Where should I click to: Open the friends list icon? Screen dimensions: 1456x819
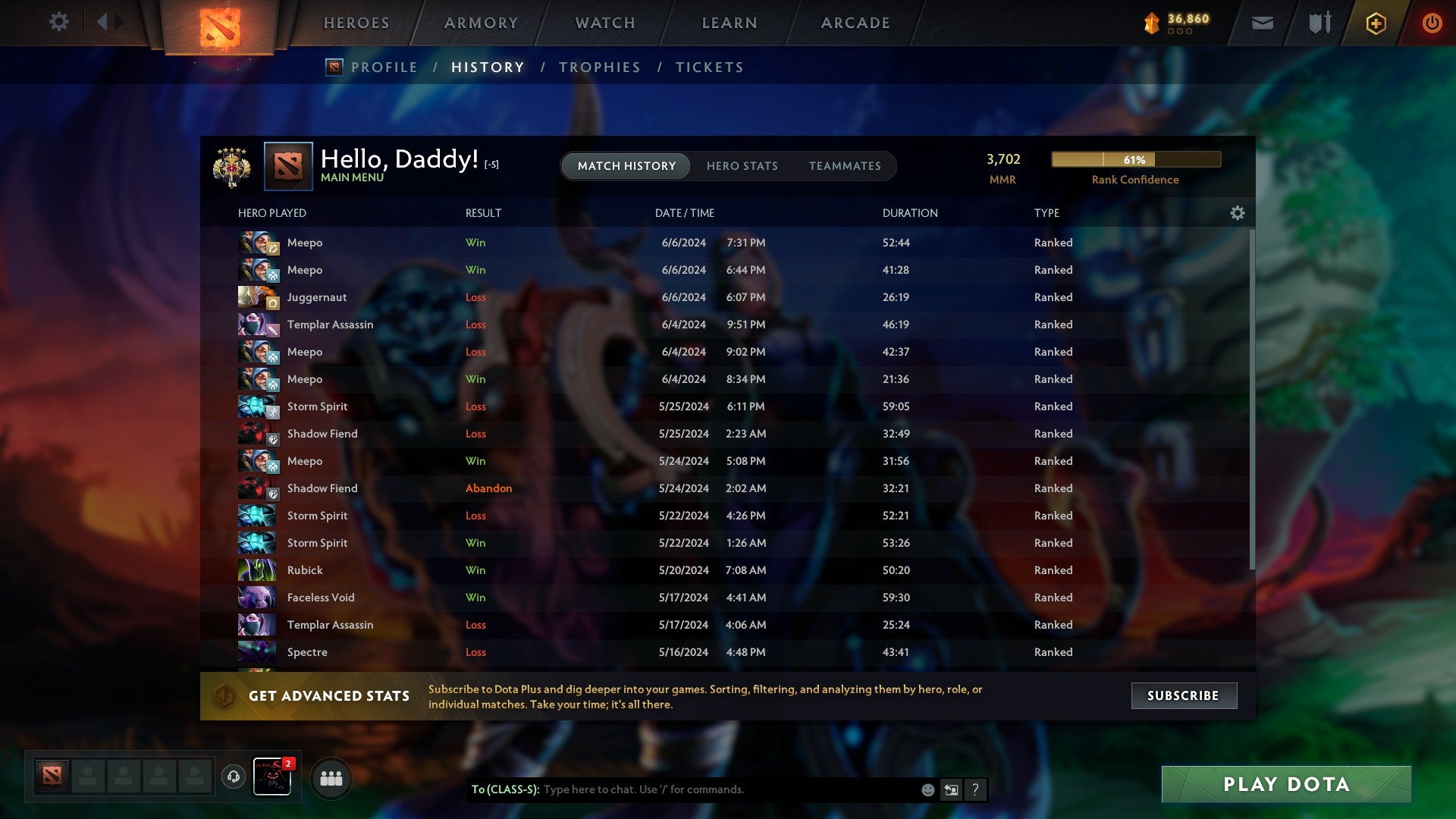pos(331,777)
